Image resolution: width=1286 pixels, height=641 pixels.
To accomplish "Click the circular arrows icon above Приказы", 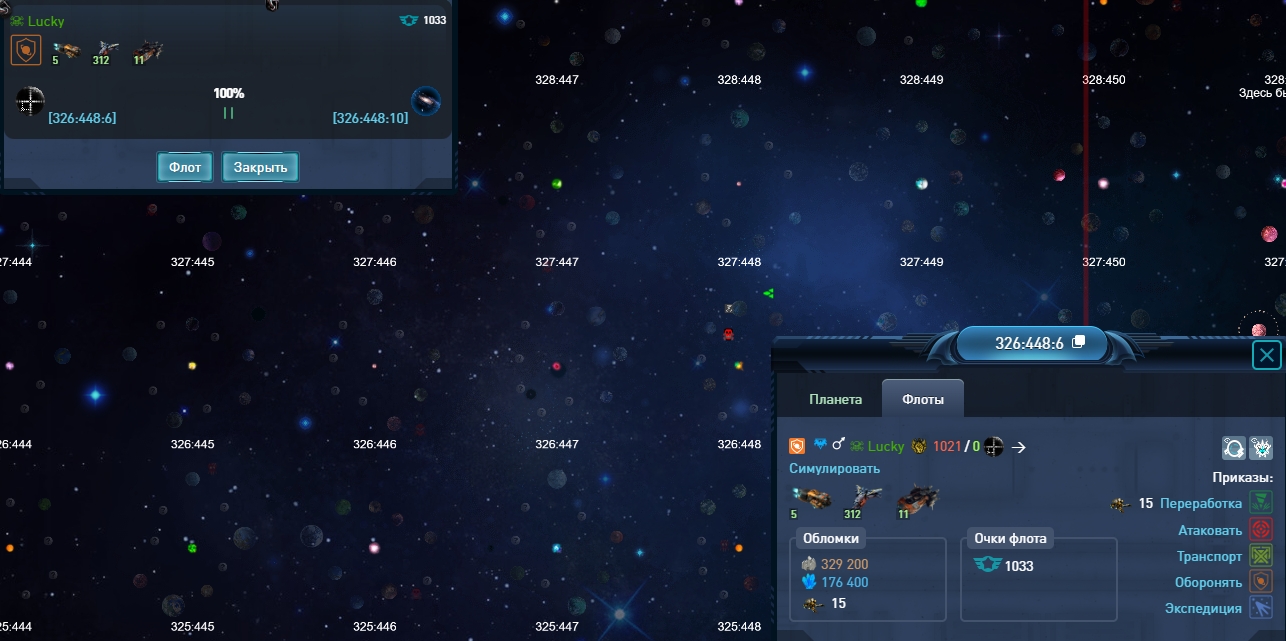I will (1234, 448).
